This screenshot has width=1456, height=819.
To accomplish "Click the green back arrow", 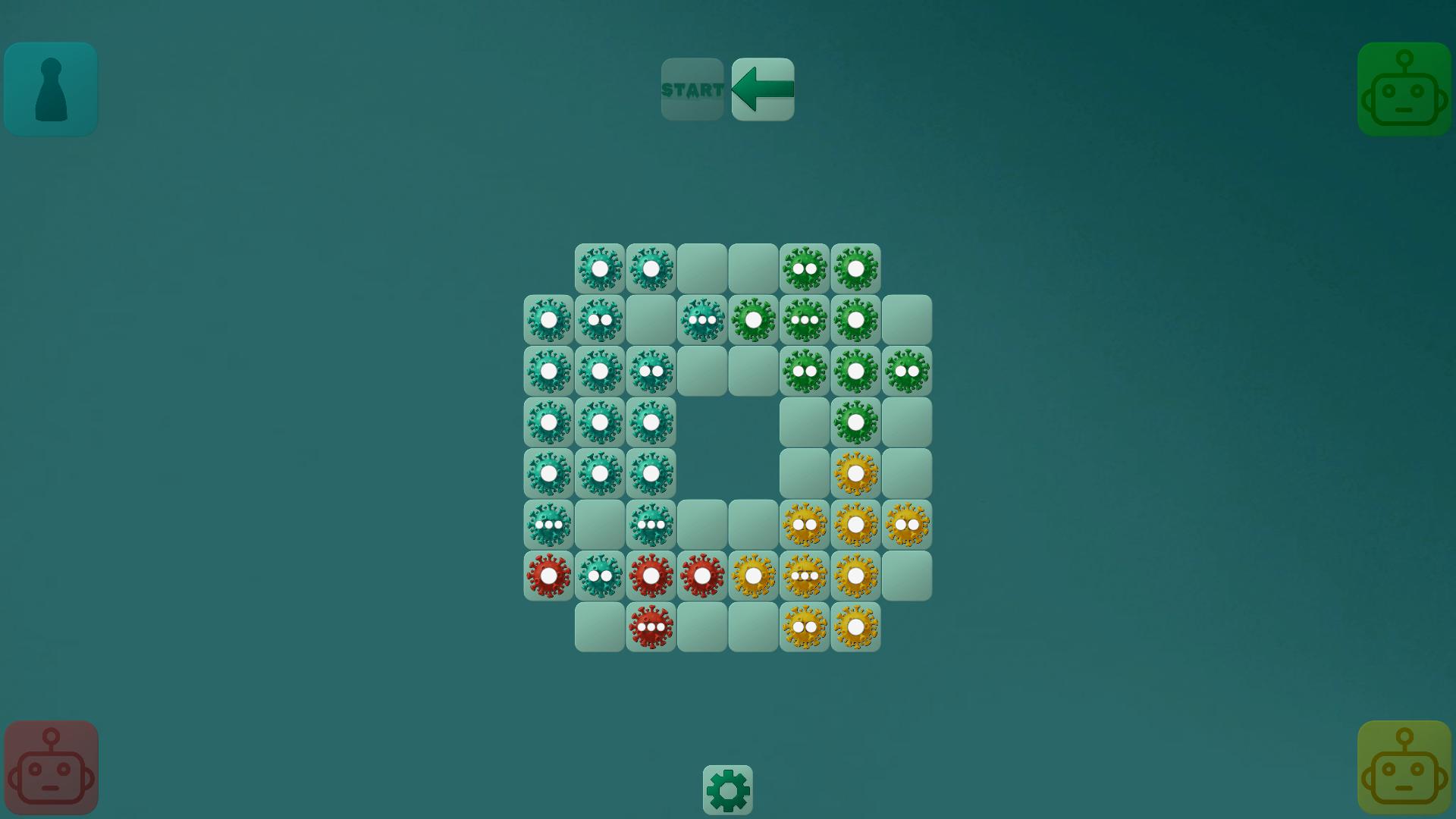I will [763, 89].
